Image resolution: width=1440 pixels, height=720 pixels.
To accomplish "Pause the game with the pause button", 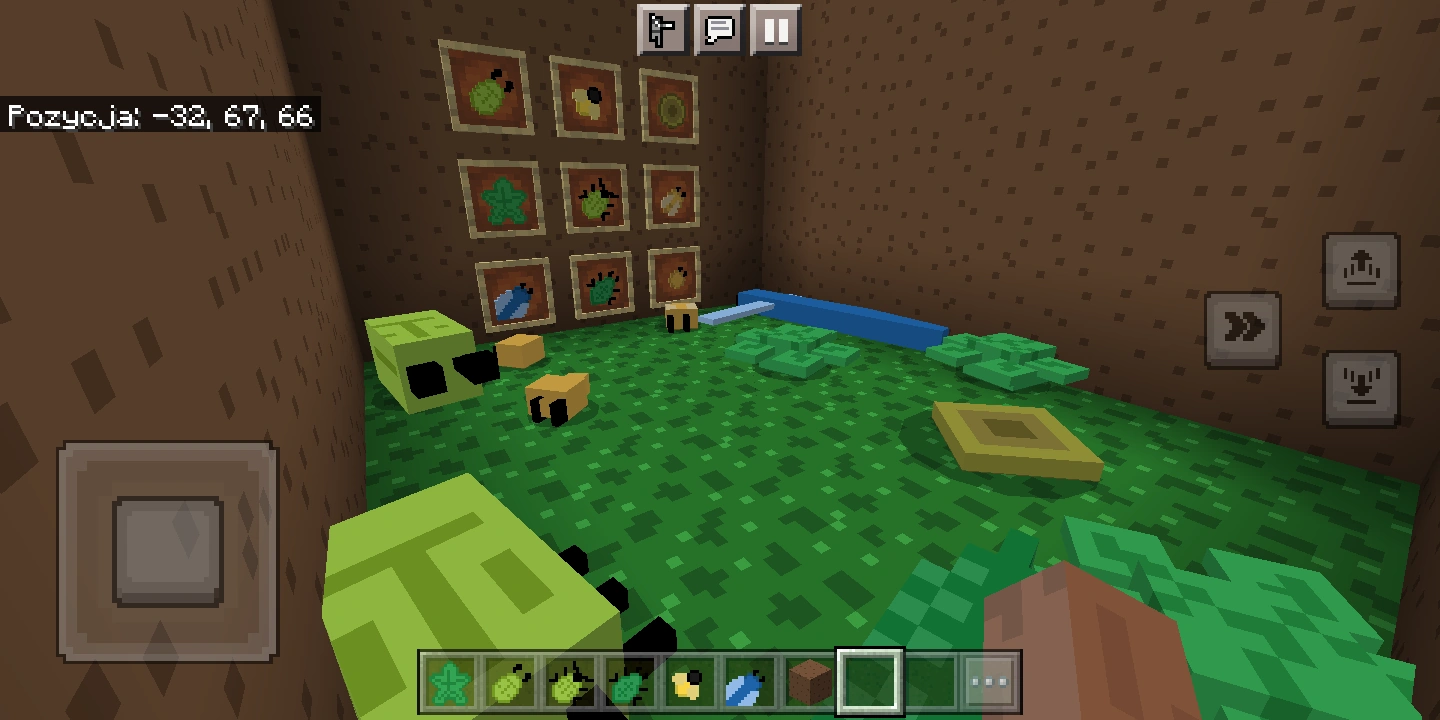I will coord(776,30).
